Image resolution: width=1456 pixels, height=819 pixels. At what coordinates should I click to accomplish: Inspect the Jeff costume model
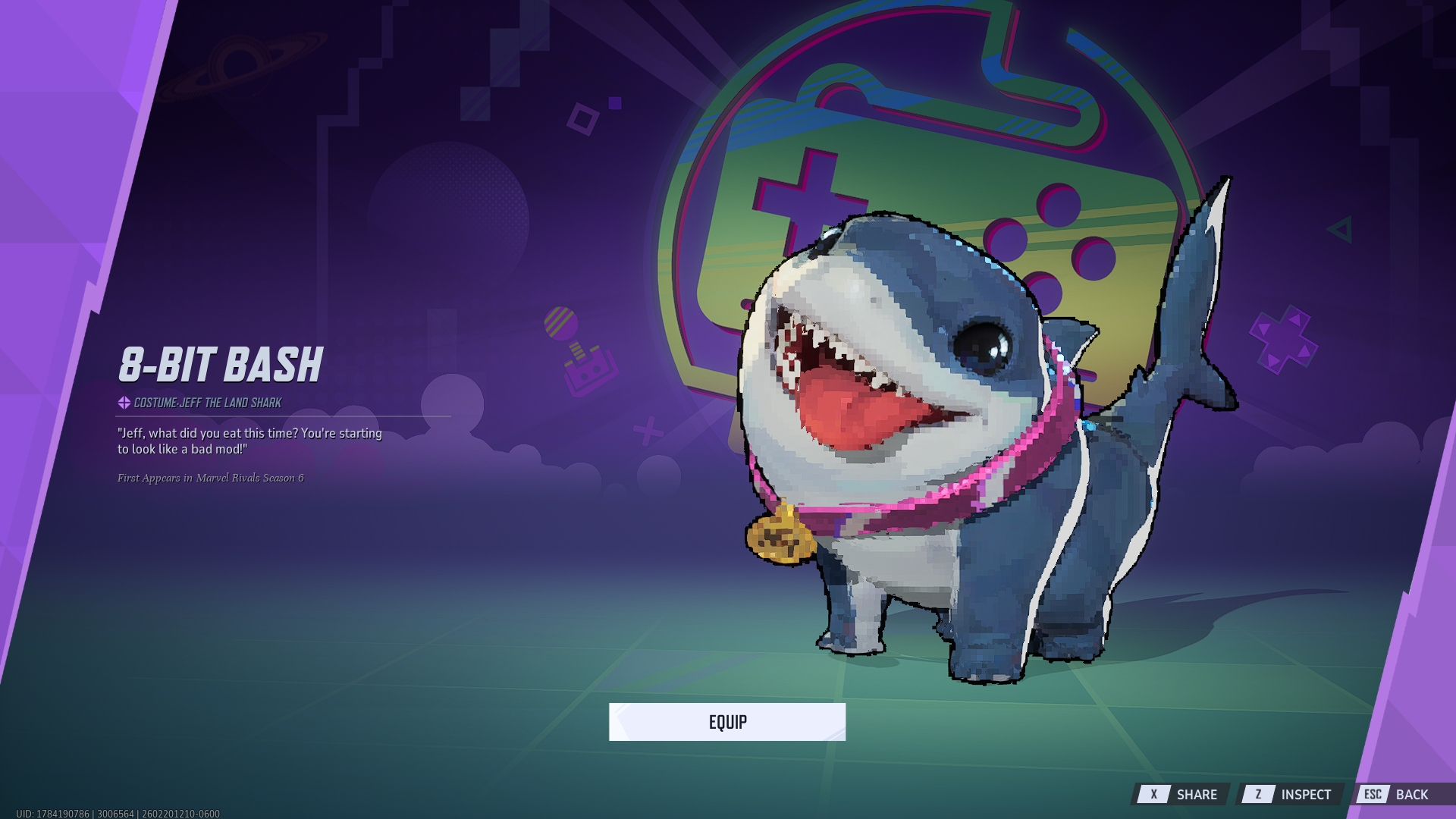[1291, 794]
